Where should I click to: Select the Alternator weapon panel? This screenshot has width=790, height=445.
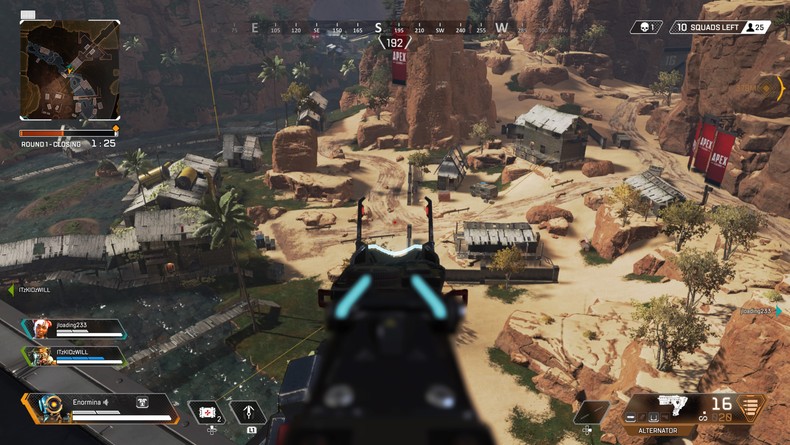(x=660, y=409)
